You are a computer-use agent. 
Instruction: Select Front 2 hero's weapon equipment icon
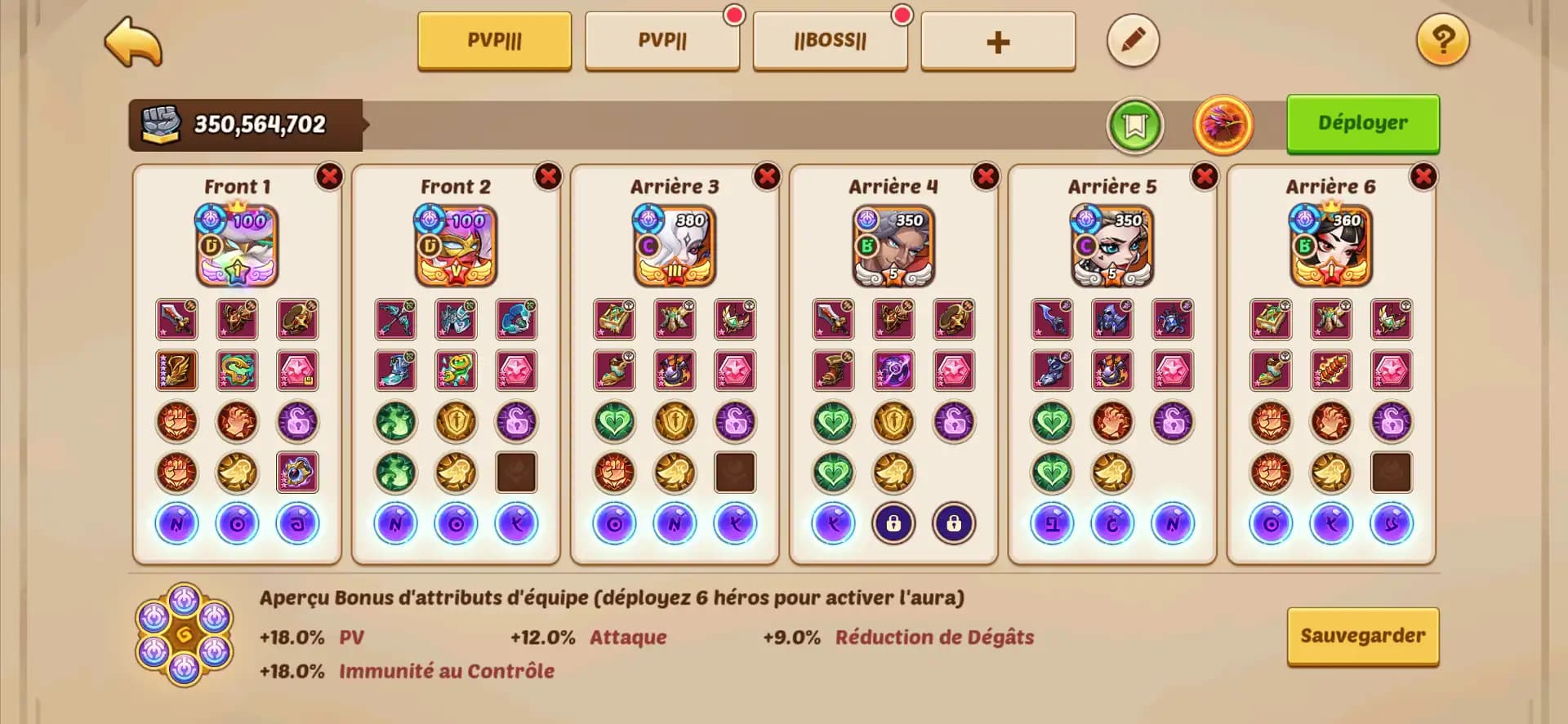395,319
